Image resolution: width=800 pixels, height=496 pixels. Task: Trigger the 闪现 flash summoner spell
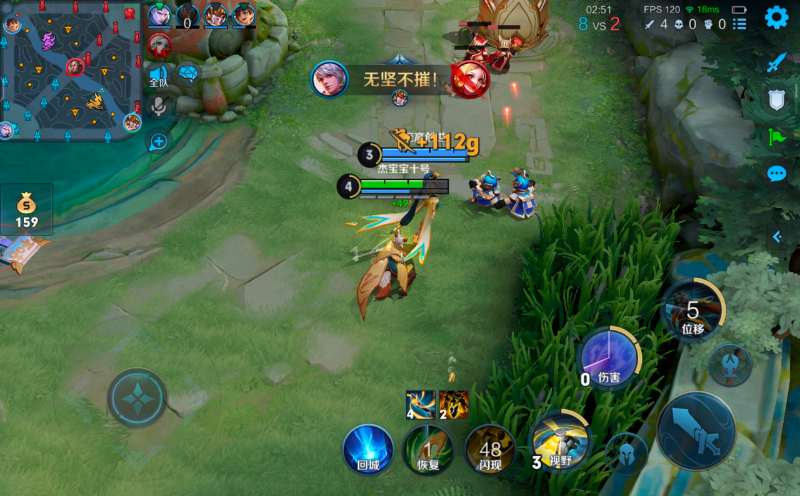pyautogui.click(x=490, y=449)
